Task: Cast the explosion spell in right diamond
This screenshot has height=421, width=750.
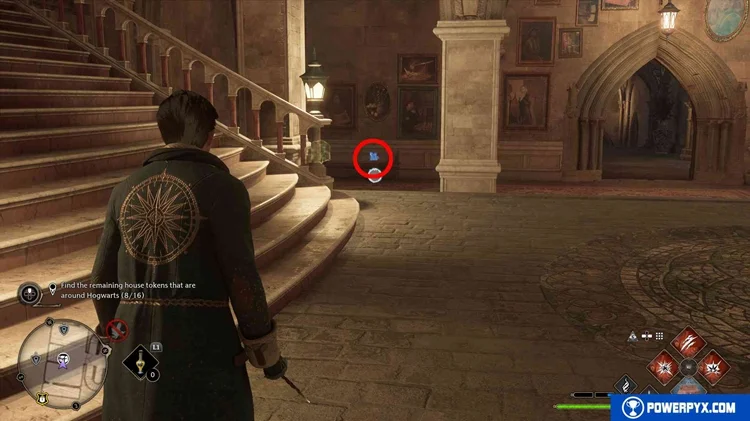Action: click(713, 367)
